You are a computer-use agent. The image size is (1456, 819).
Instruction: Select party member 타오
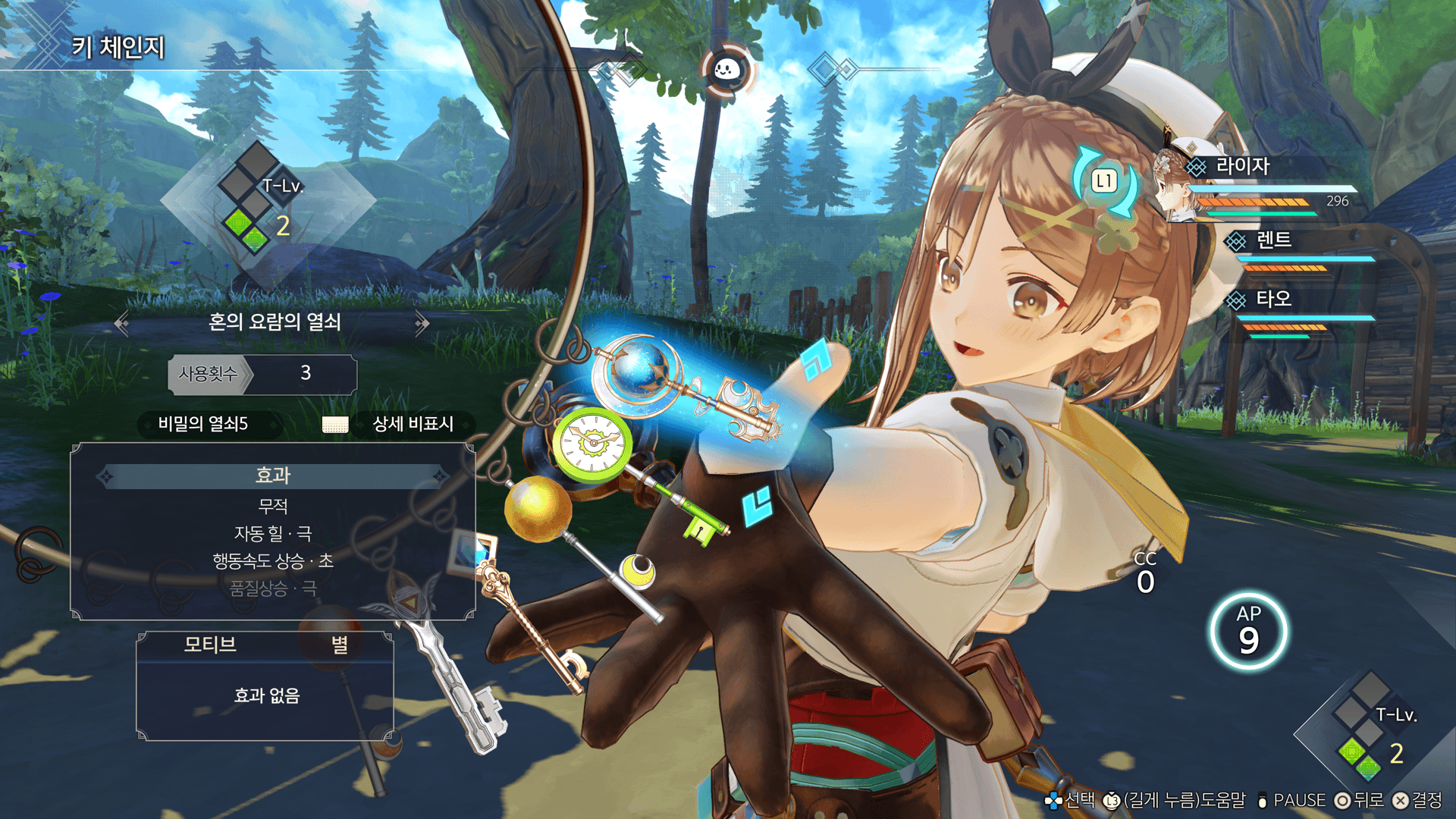(x=1273, y=299)
